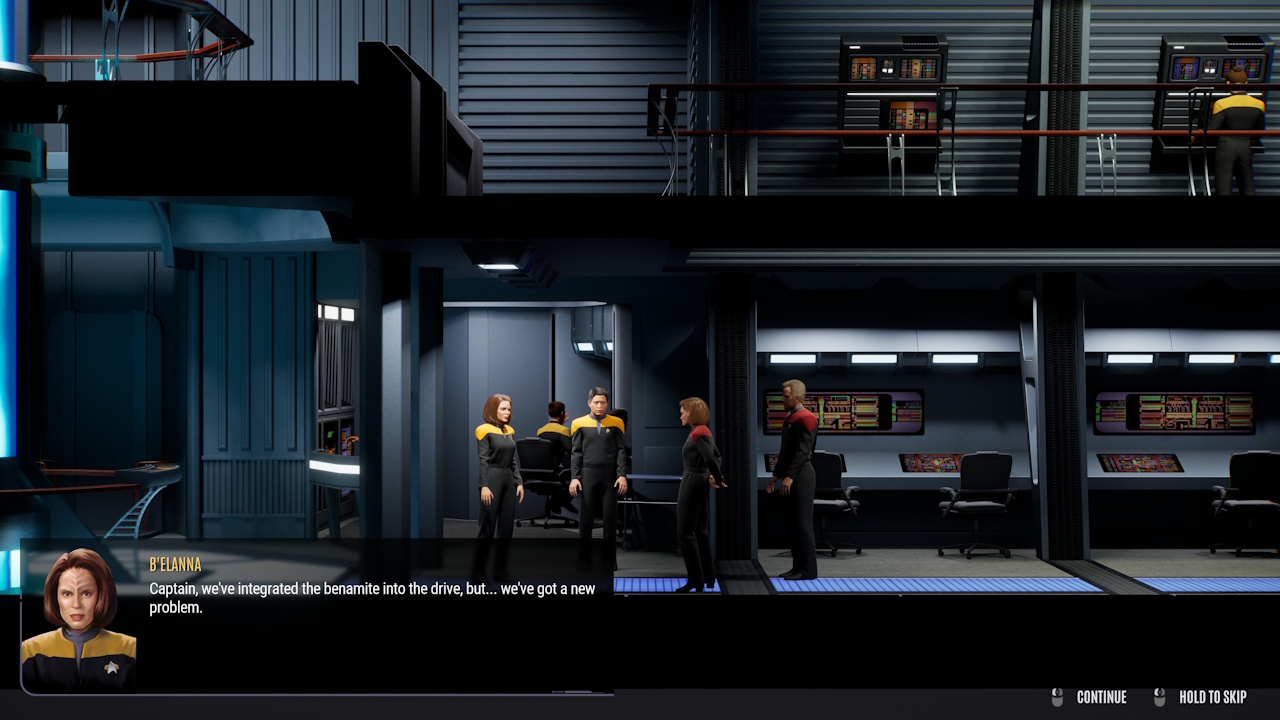Click CONTINUE to advance the dialogue
1280x720 pixels.
coord(1101,697)
